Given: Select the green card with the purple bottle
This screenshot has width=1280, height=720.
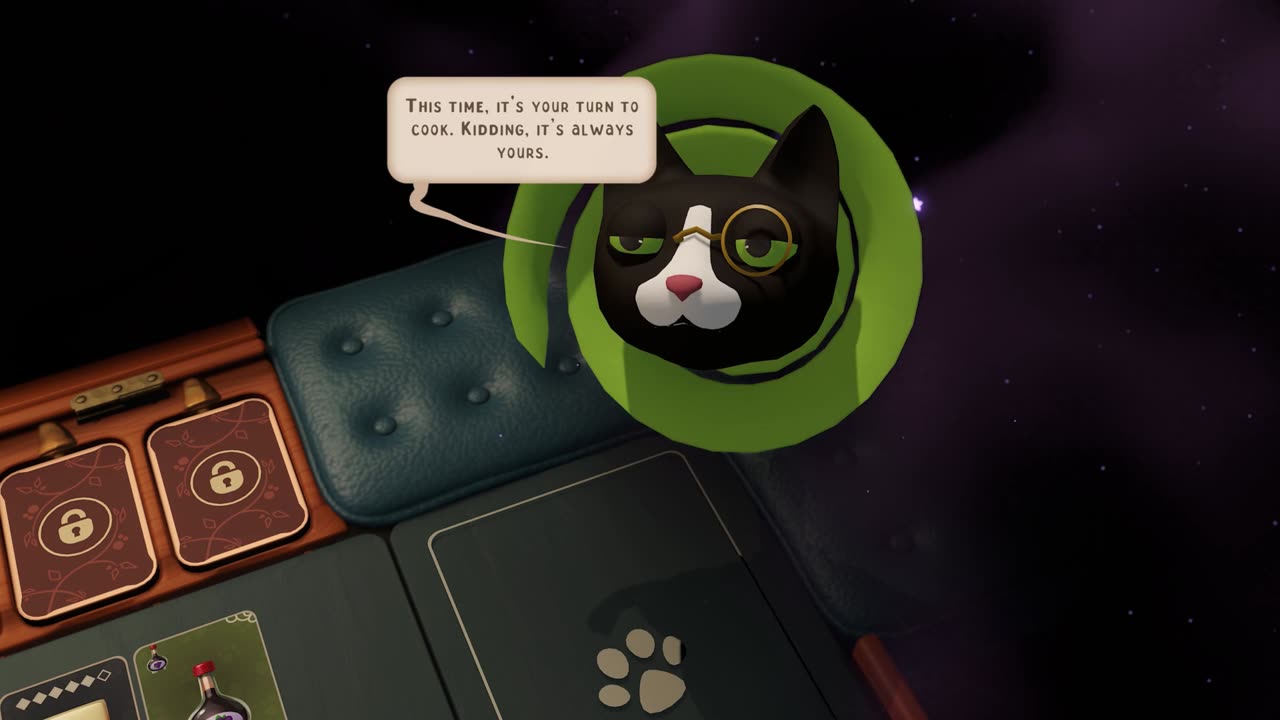Looking at the screenshot, I should [200, 670].
